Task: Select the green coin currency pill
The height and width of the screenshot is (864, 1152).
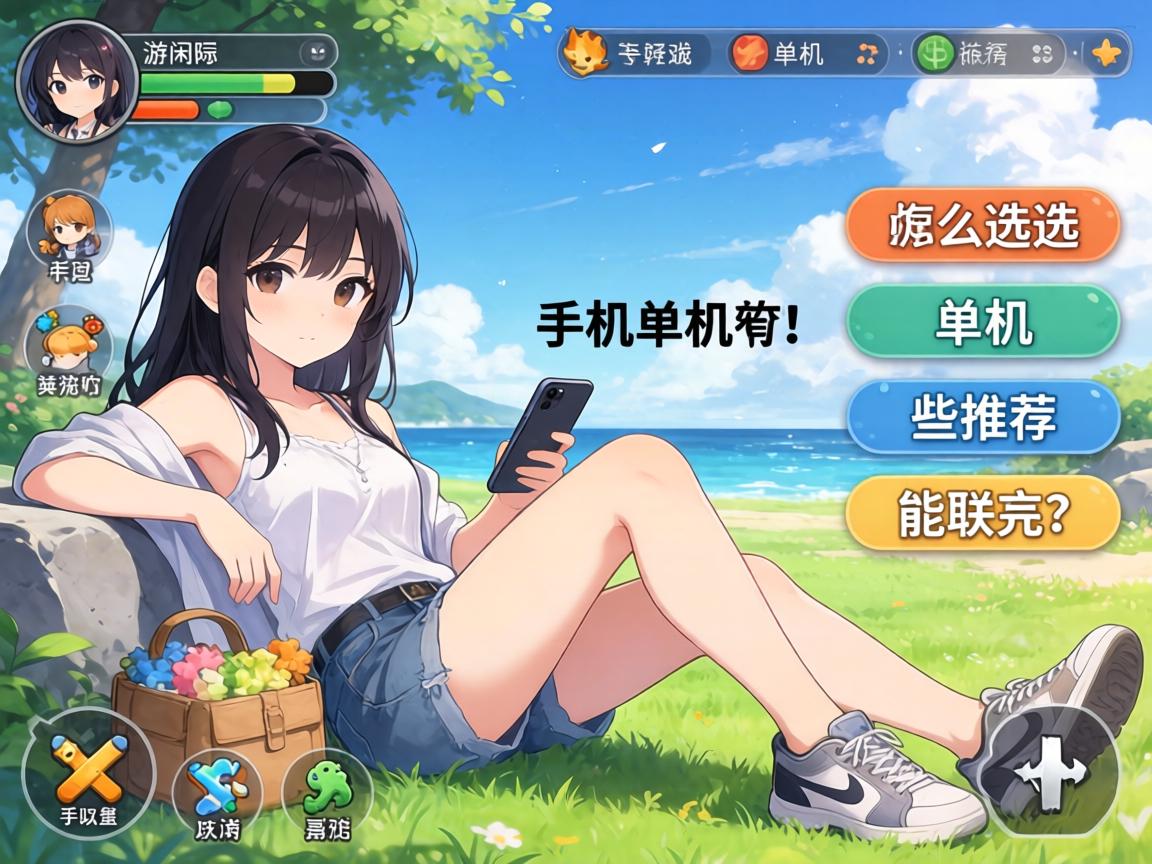Action: pos(986,53)
